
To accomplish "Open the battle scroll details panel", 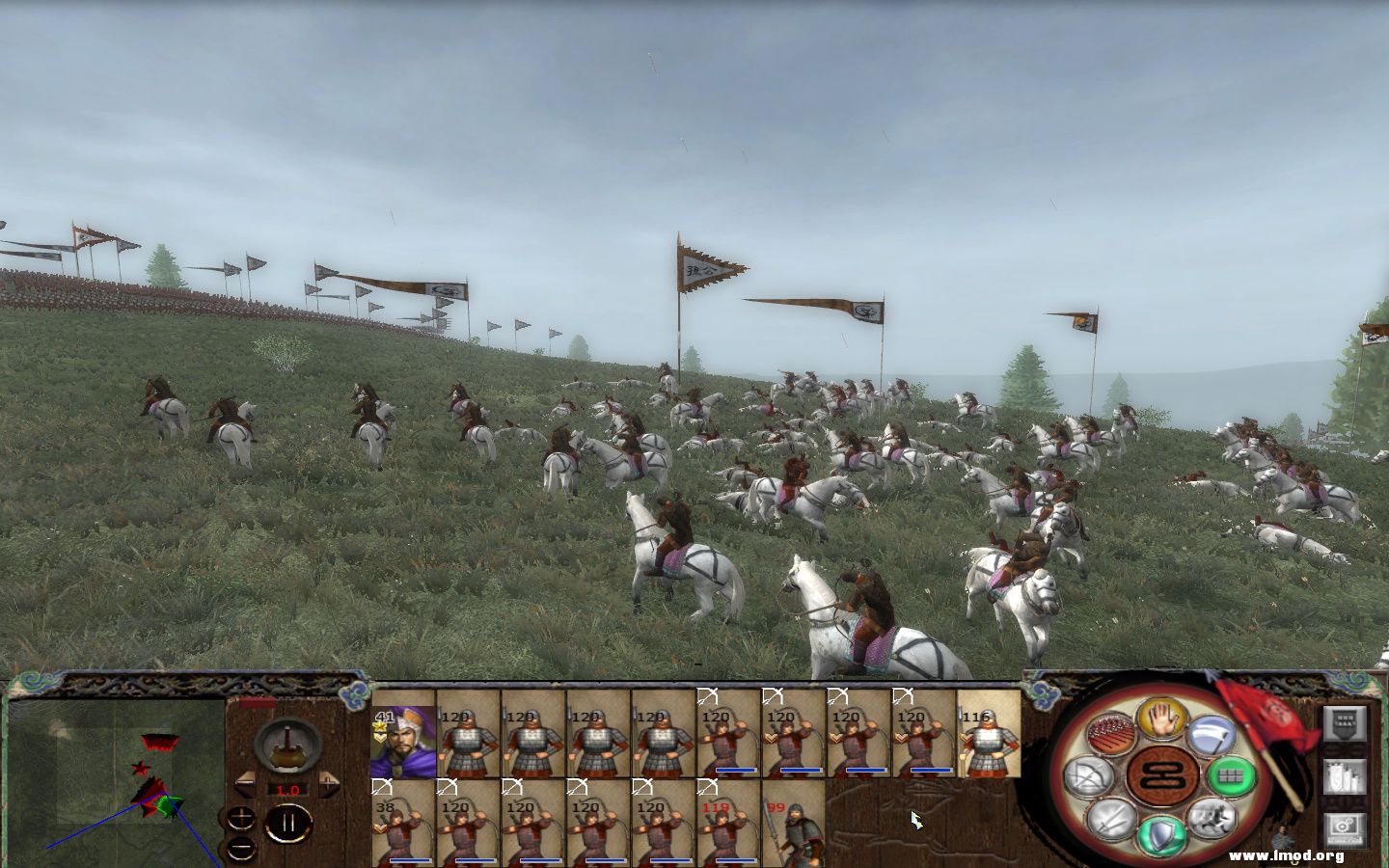I will click(1346, 778).
